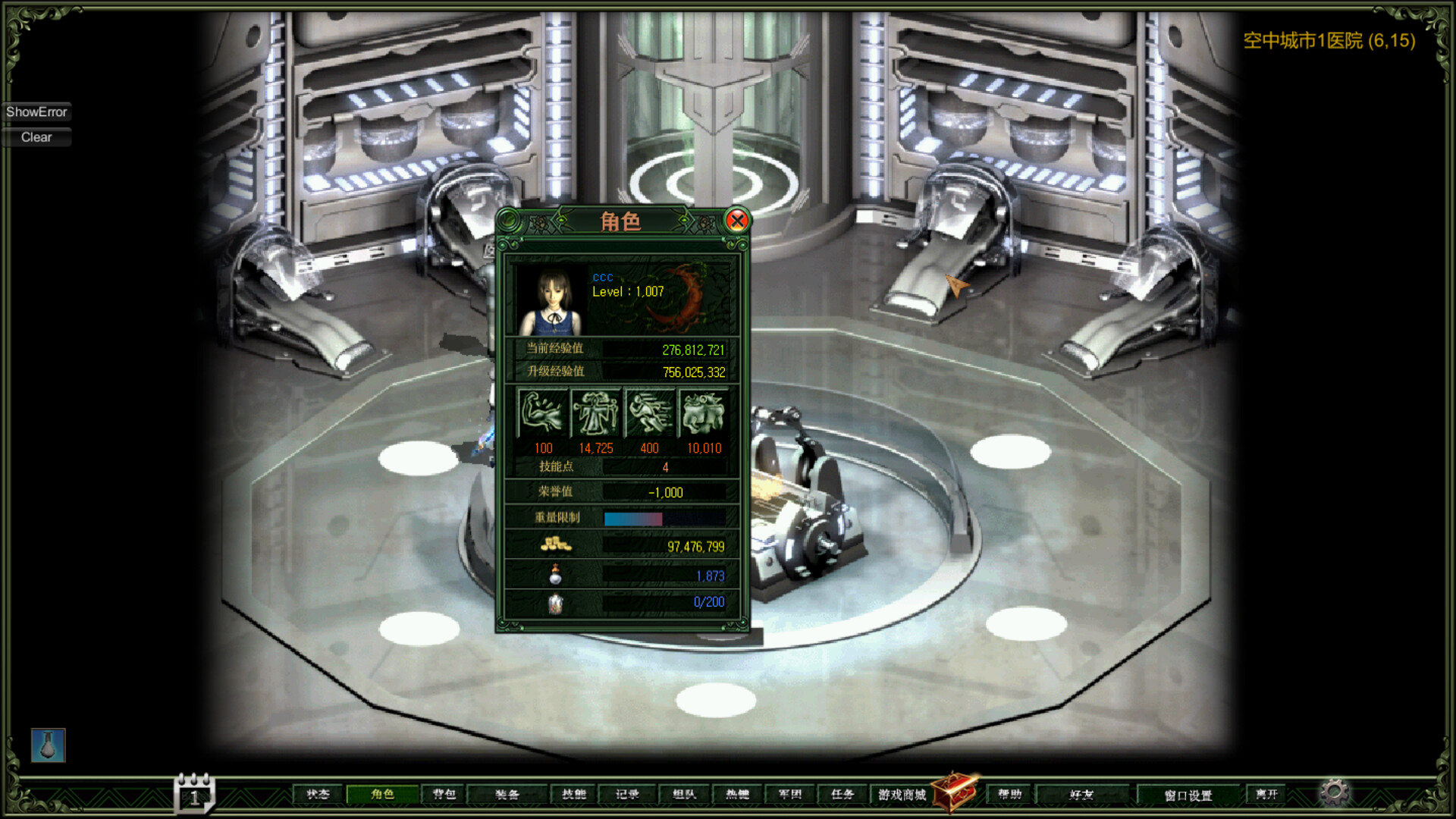Click the potion bottle icon showing 1,873
The height and width of the screenshot is (819, 1456).
coord(554,574)
